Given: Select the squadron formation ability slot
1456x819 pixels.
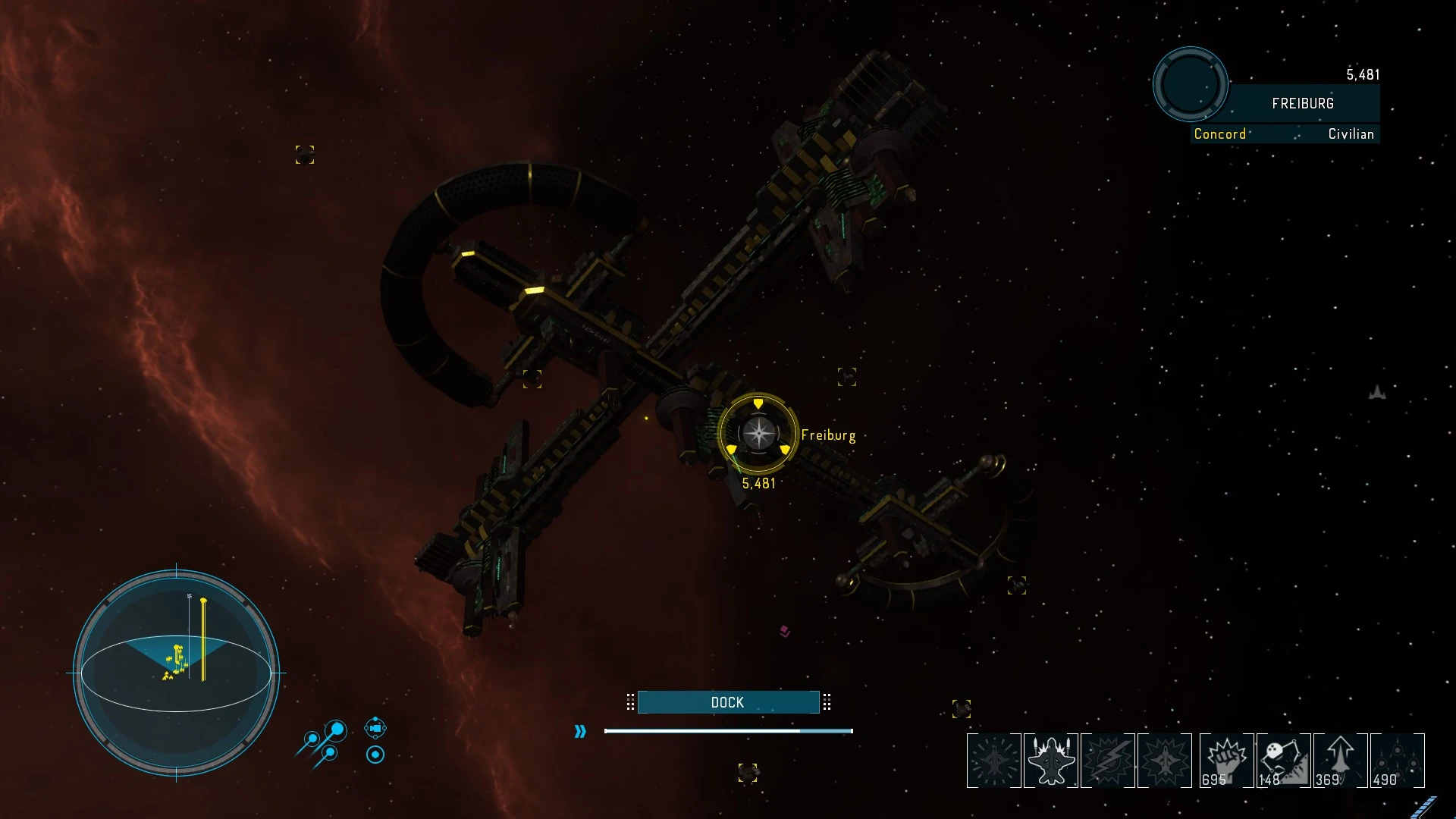Looking at the screenshot, I should [x=1397, y=761].
